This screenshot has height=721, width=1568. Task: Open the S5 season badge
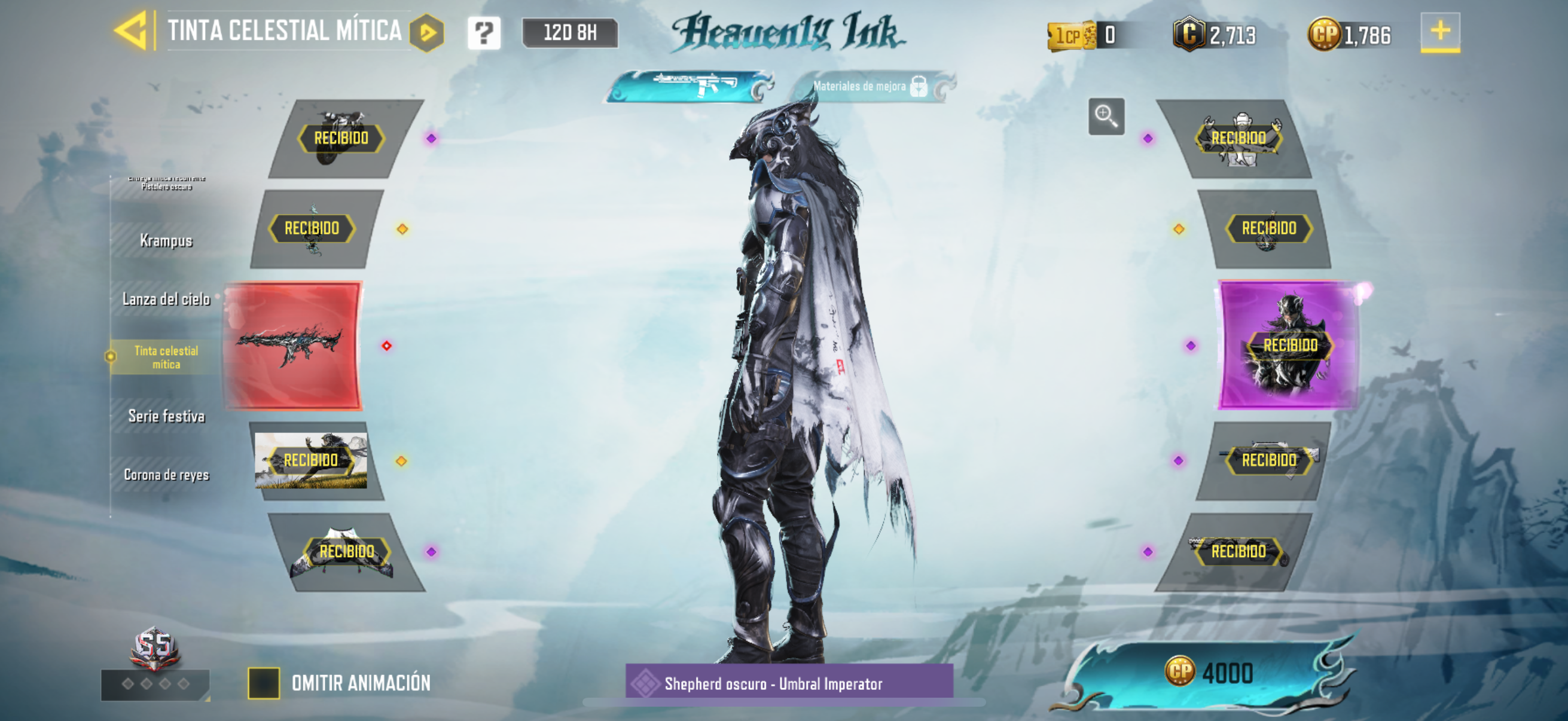(x=155, y=648)
